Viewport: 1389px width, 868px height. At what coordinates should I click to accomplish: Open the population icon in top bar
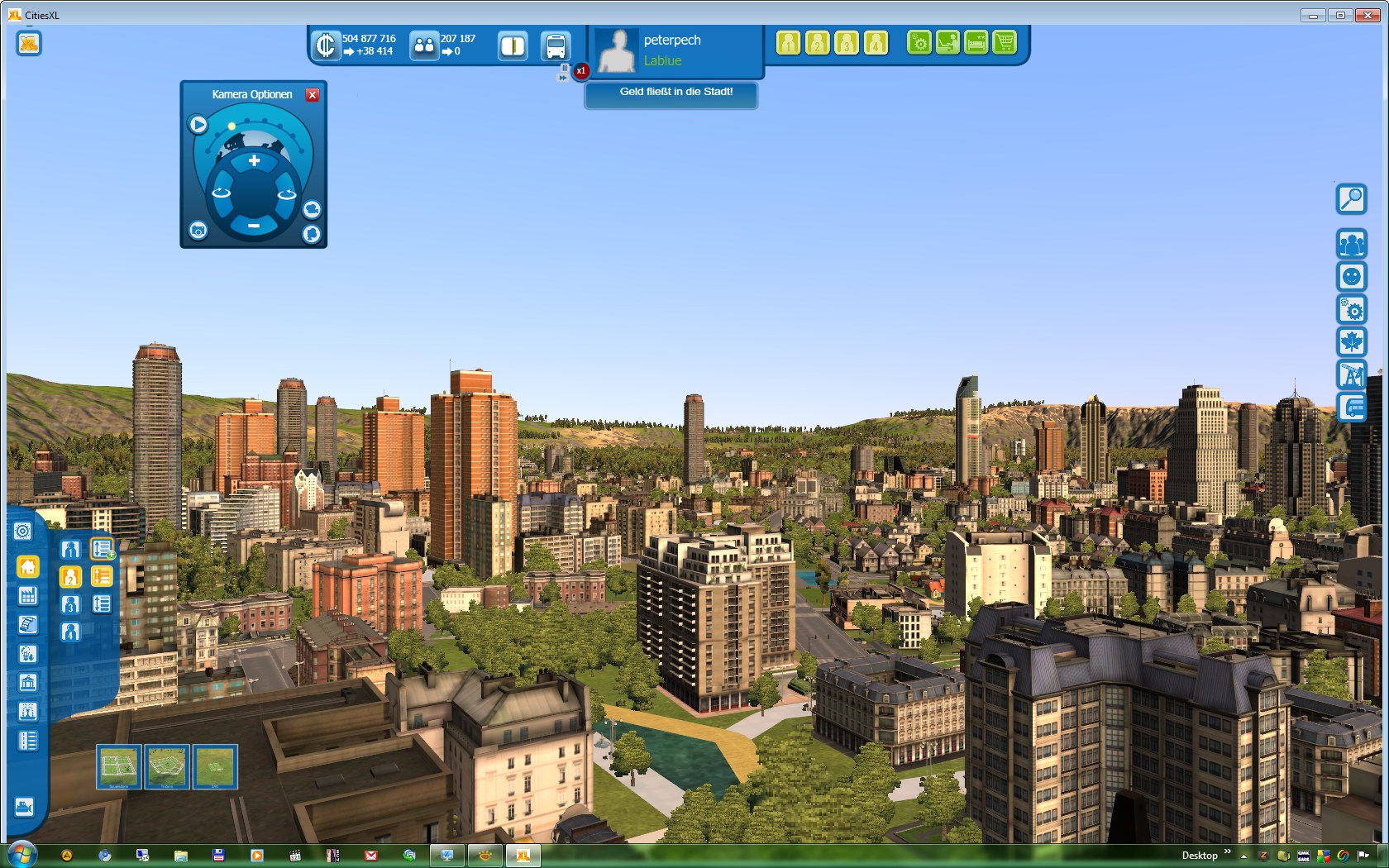pyautogui.click(x=424, y=45)
